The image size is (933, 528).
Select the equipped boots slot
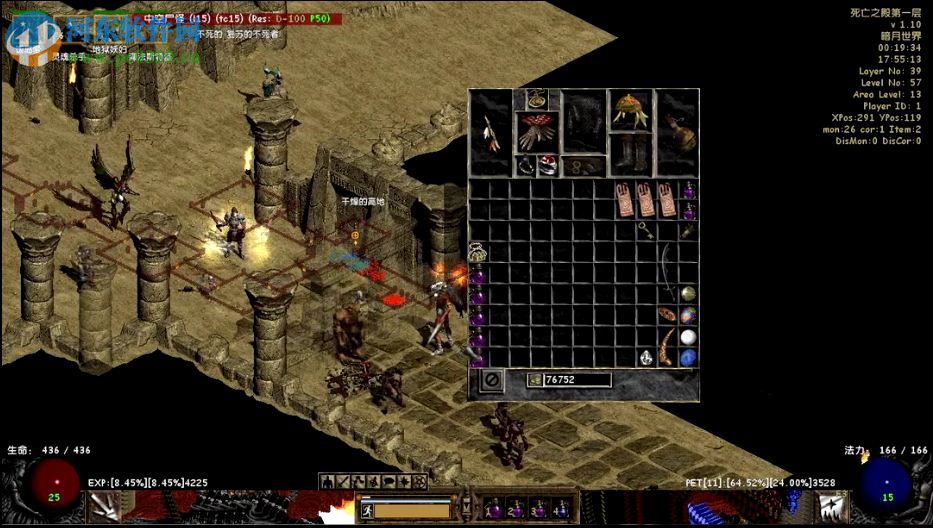tap(630, 152)
